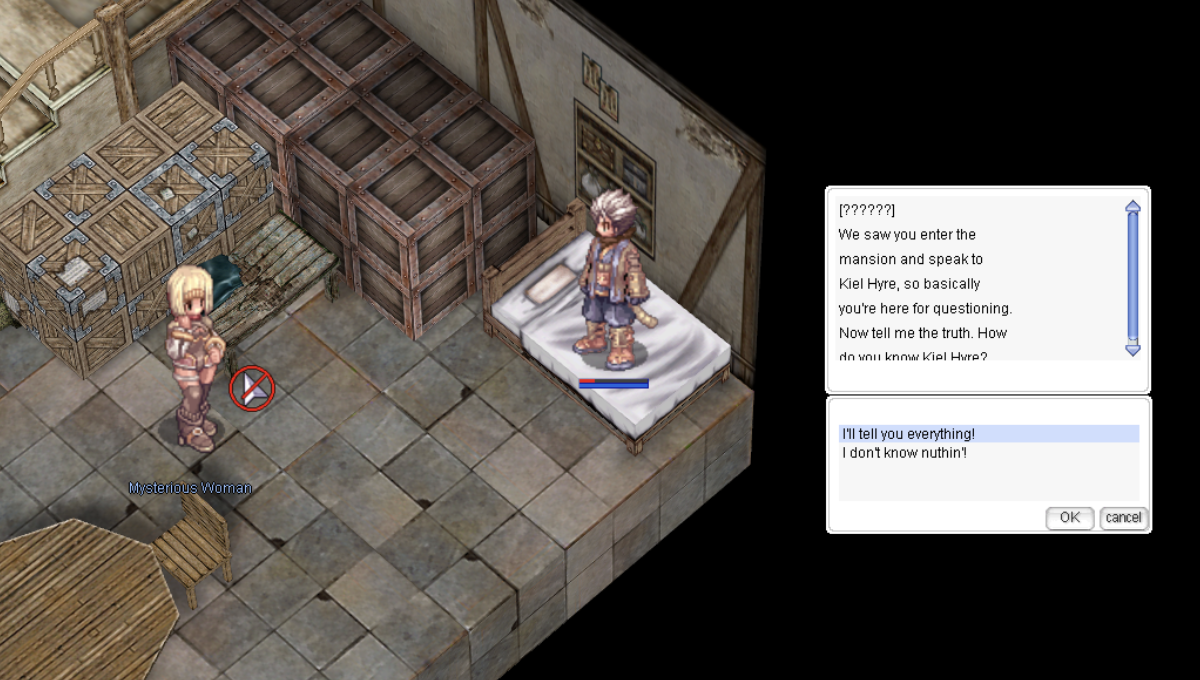Select "I don't know nuthin'!" reply
The height and width of the screenshot is (680, 1200).
coord(904,454)
